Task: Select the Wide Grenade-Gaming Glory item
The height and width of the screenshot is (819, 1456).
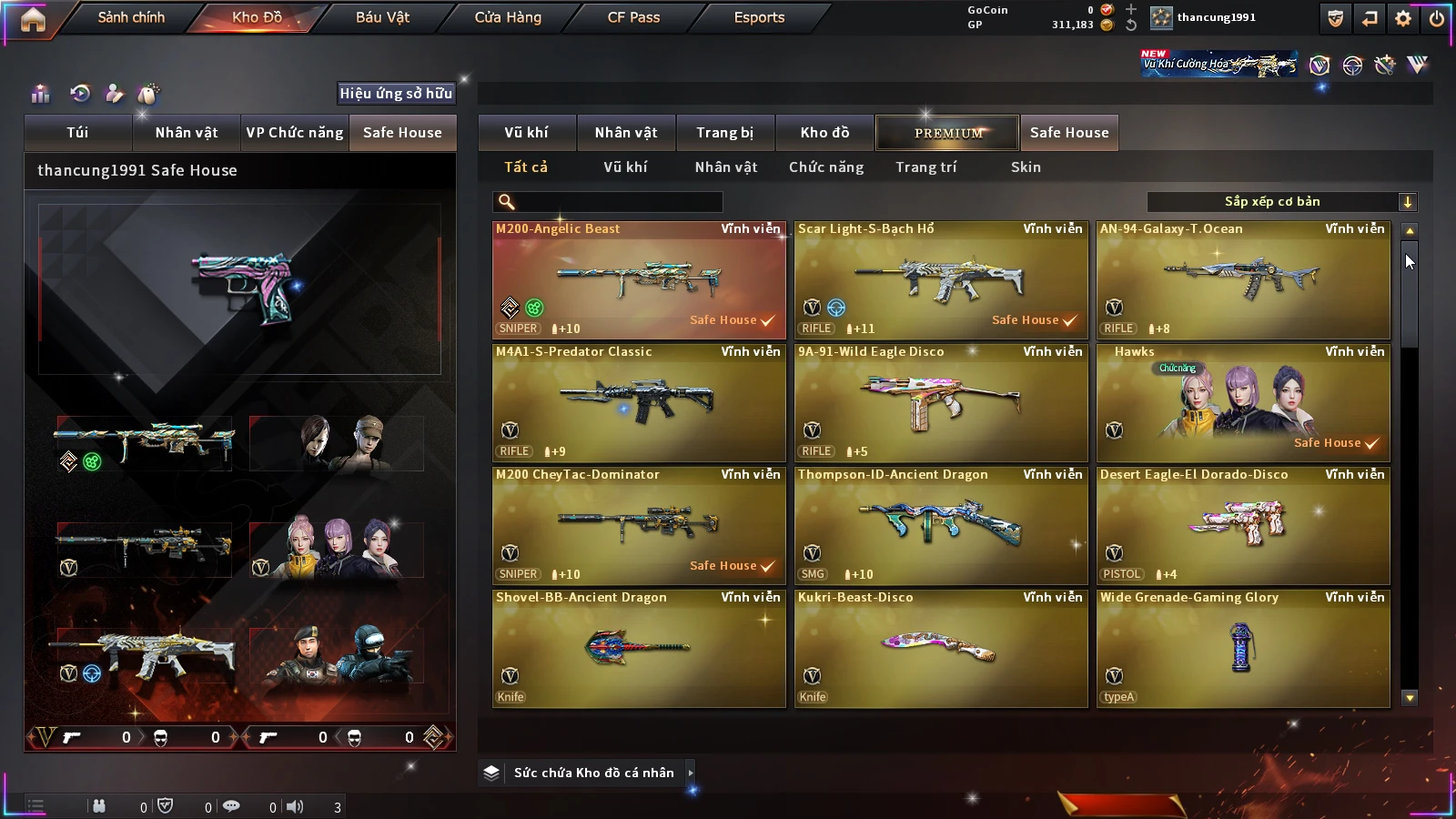Action: (1243, 649)
